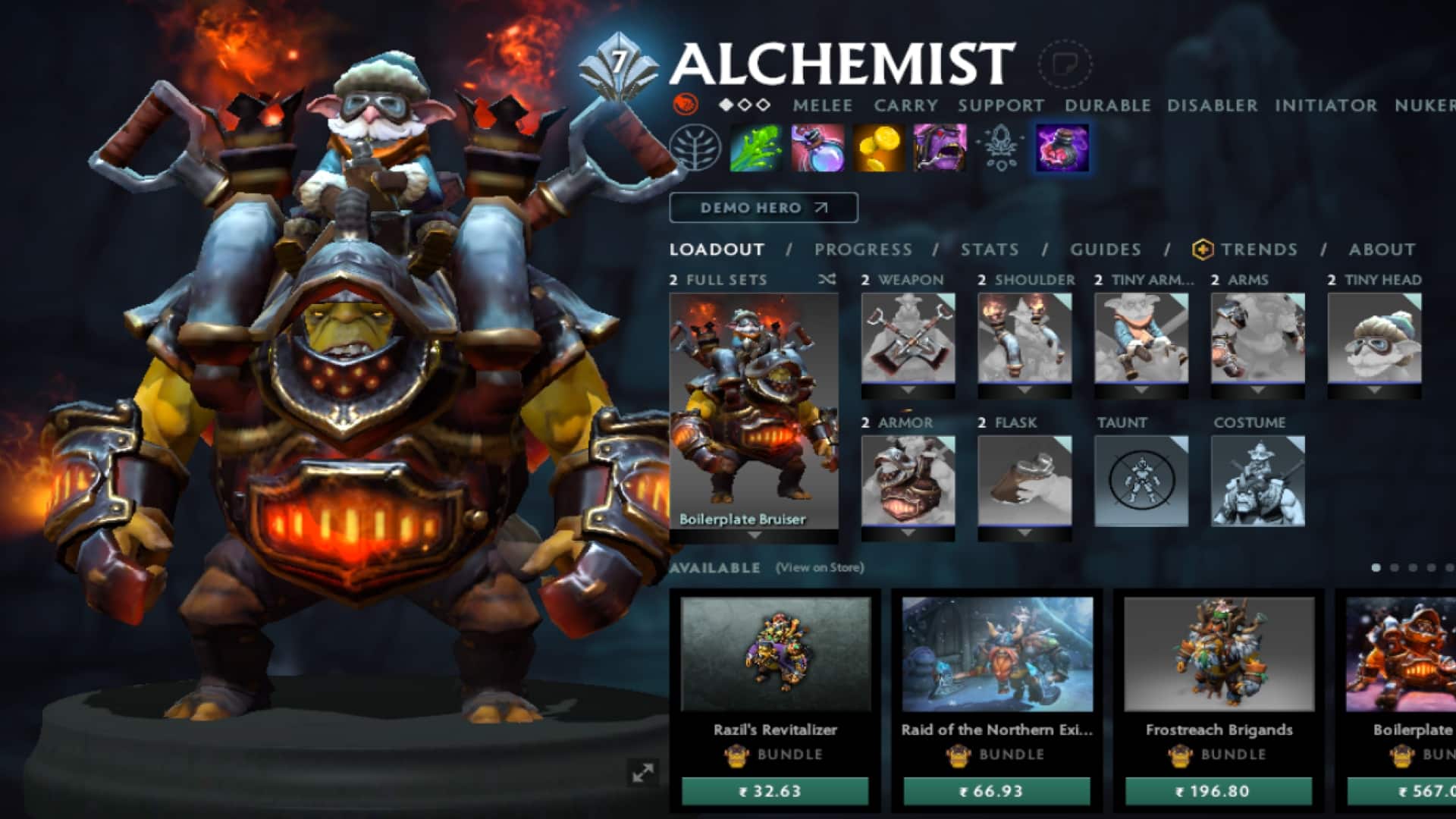Open the TRENDS tab
The image size is (1456, 819).
click(1259, 249)
